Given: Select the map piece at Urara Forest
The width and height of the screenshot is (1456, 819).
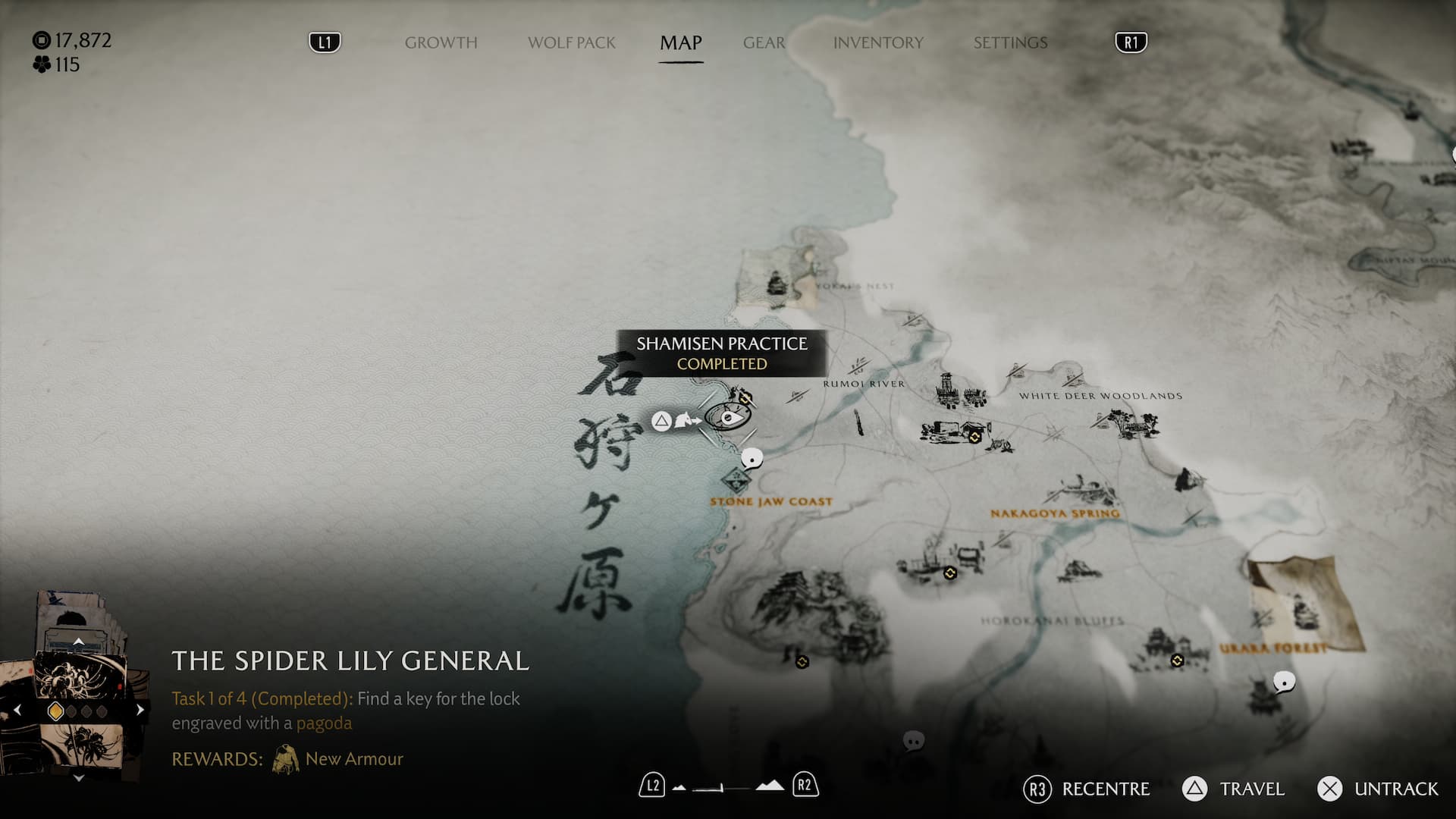Looking at the screenshot, I should point(1301,604).
